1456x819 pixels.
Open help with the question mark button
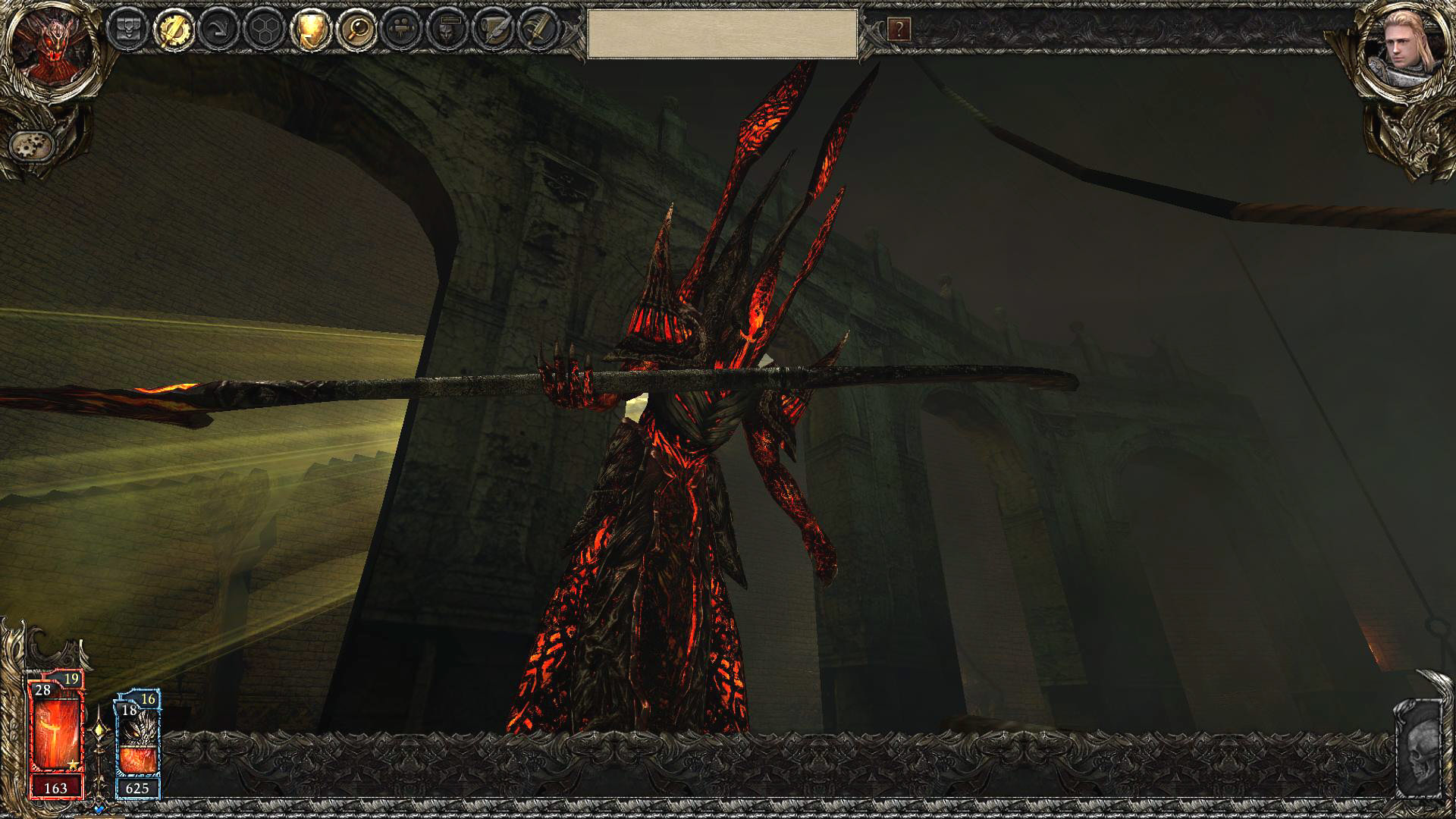(x=899, y=30)
